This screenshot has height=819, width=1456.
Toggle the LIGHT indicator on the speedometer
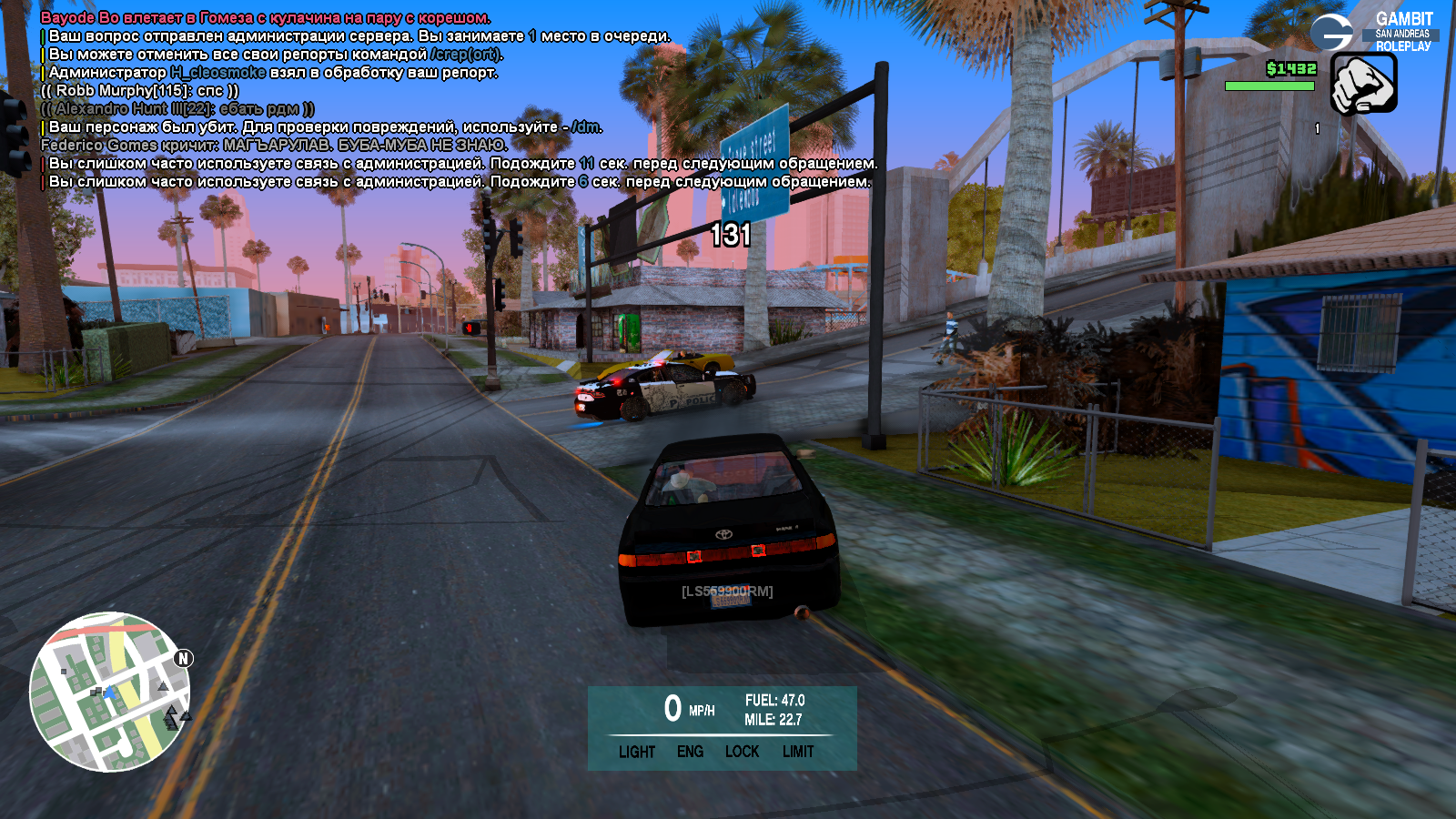pos(637,752)
